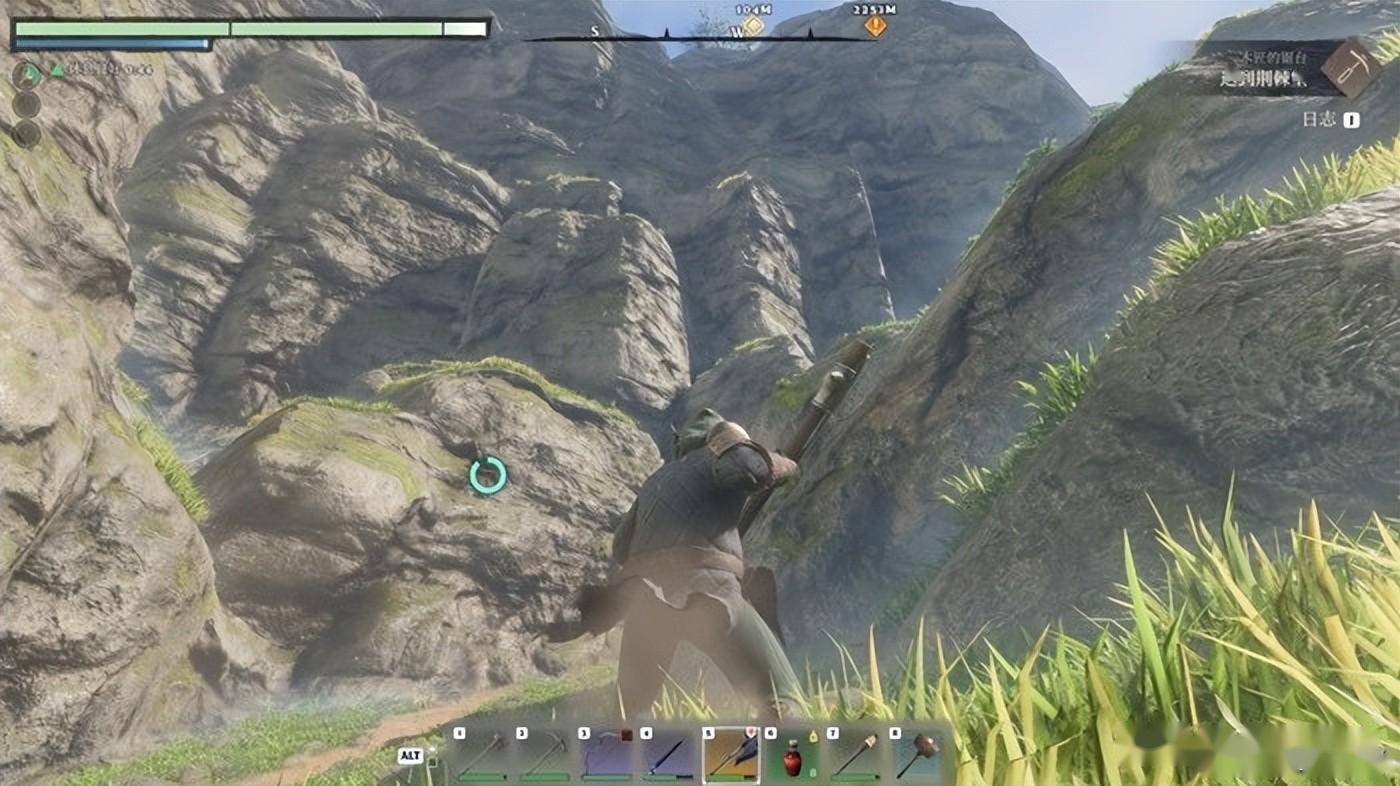The width and height of the screenshot is (1400, 786).
Task: Choose the purple-backed item in hotbar slot 3
Action: pos(607,755)
